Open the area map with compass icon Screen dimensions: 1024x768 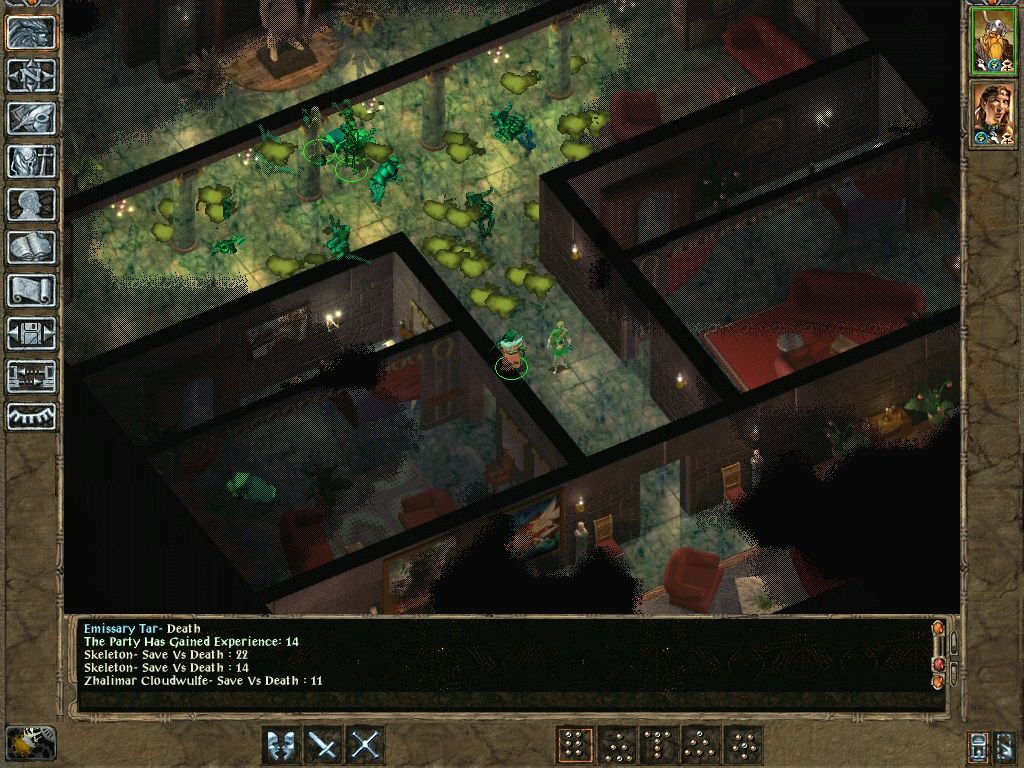[31, 75]
